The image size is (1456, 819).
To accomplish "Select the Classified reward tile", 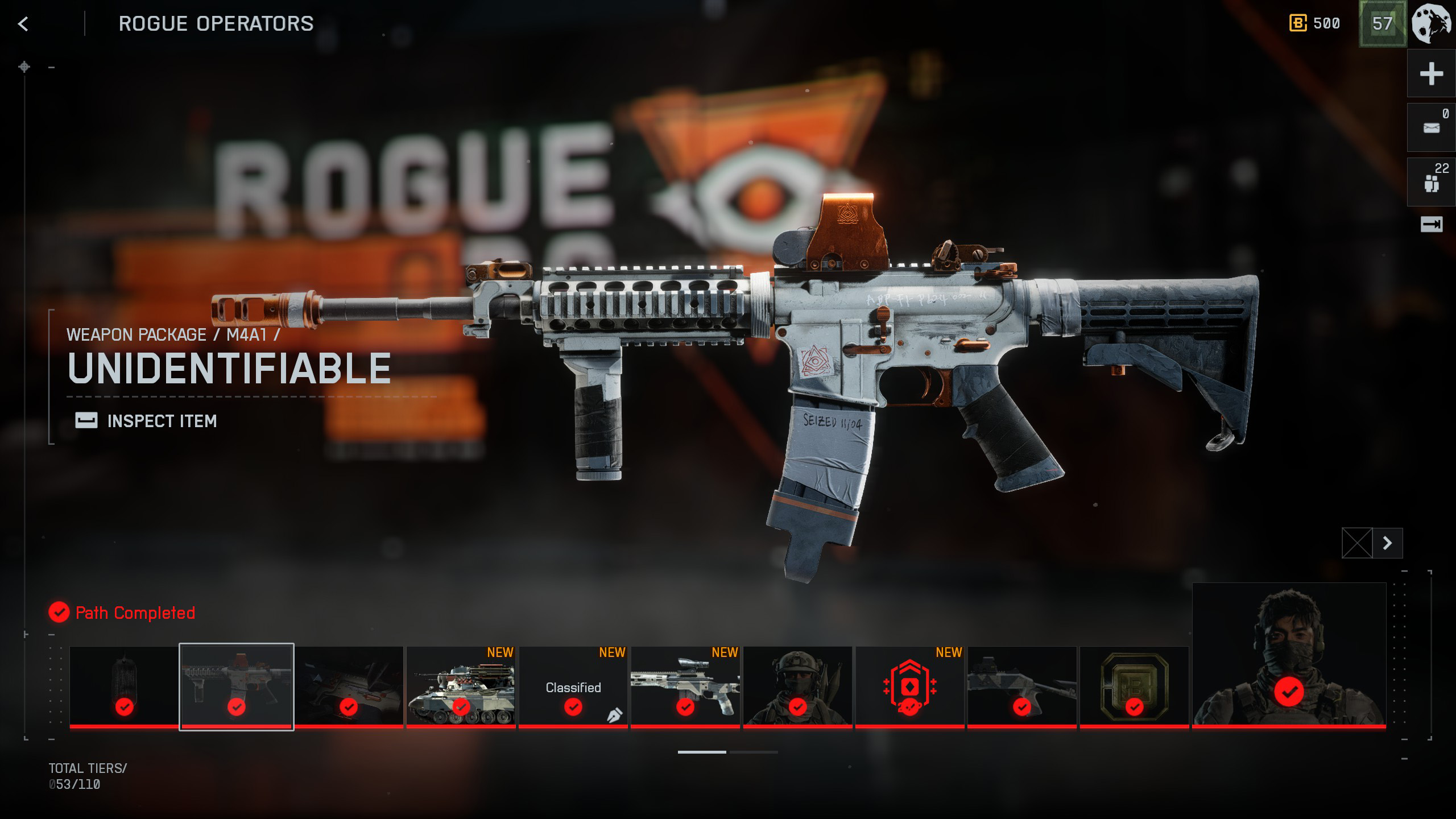I will click(x=573, y=686).
